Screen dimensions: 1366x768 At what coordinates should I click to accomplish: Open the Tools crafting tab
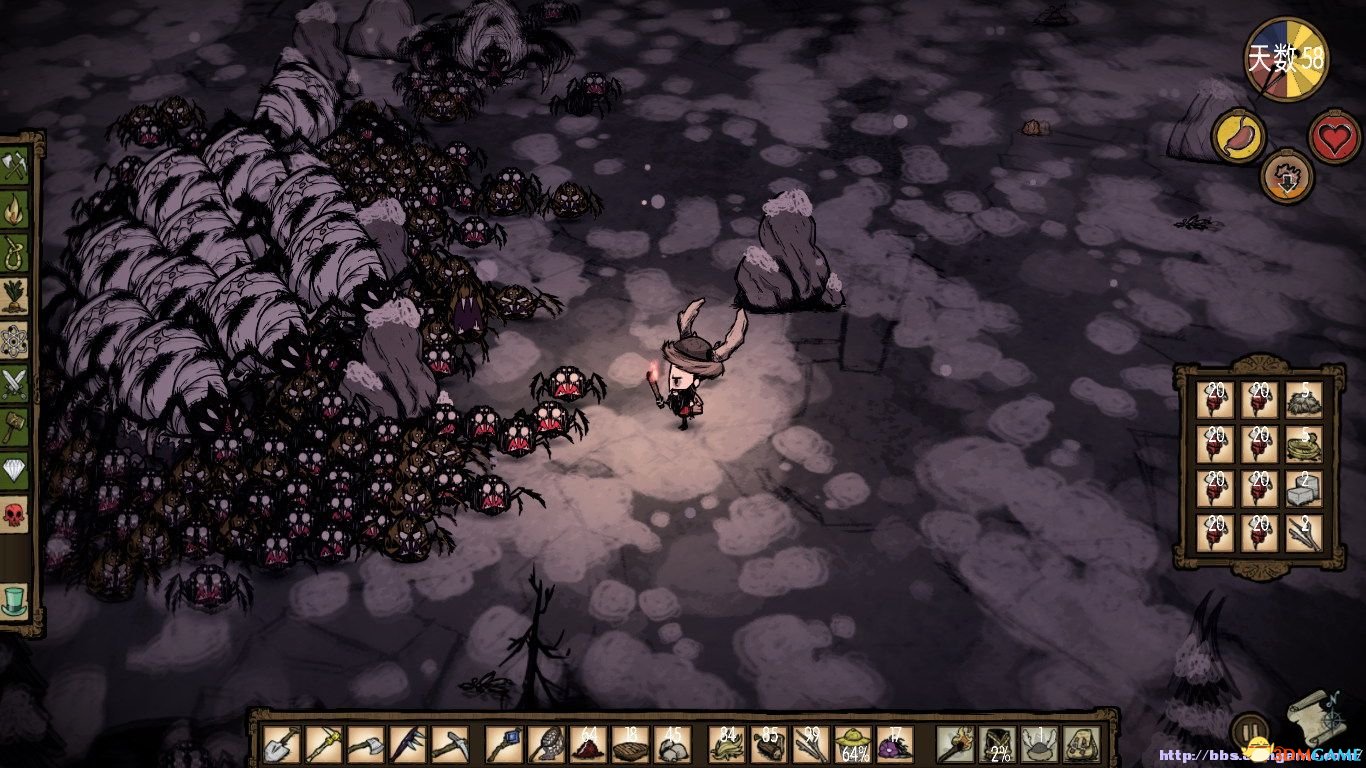tap(16, 165)
